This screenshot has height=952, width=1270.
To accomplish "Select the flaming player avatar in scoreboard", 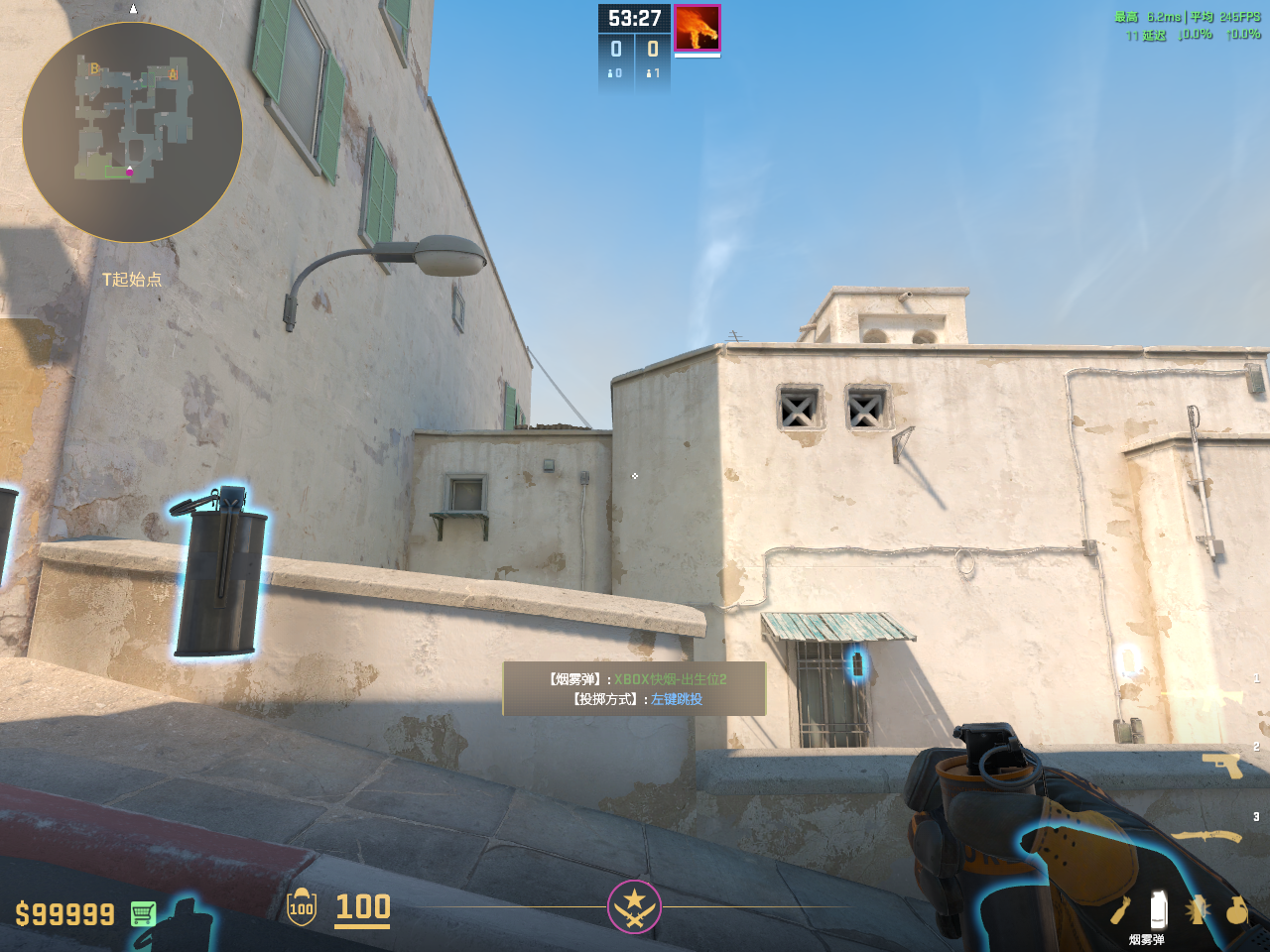I will [x=697, y=28].
